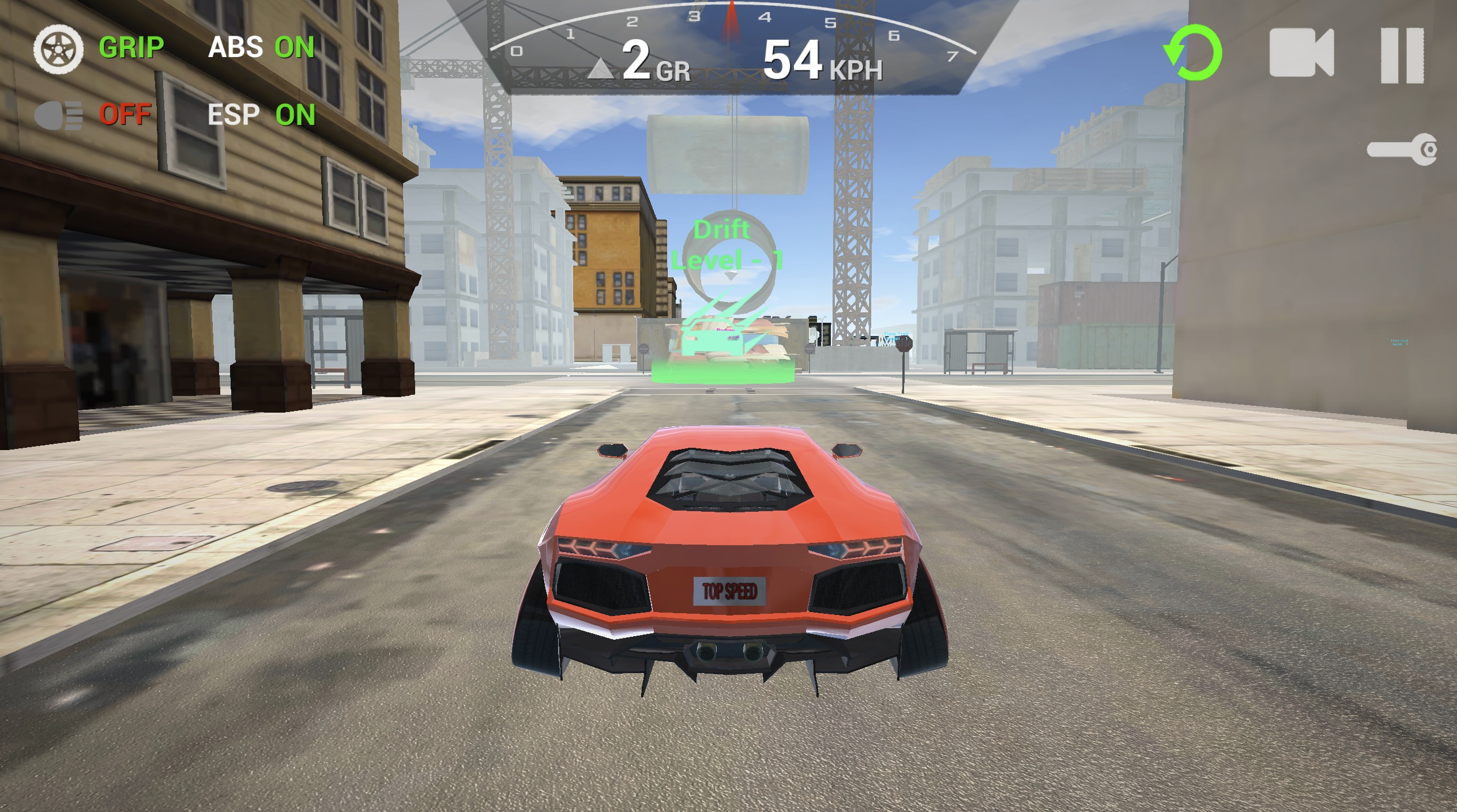Screen dimensions: 1457x812
Task: Change the camera view
Action: point(1301,53)
